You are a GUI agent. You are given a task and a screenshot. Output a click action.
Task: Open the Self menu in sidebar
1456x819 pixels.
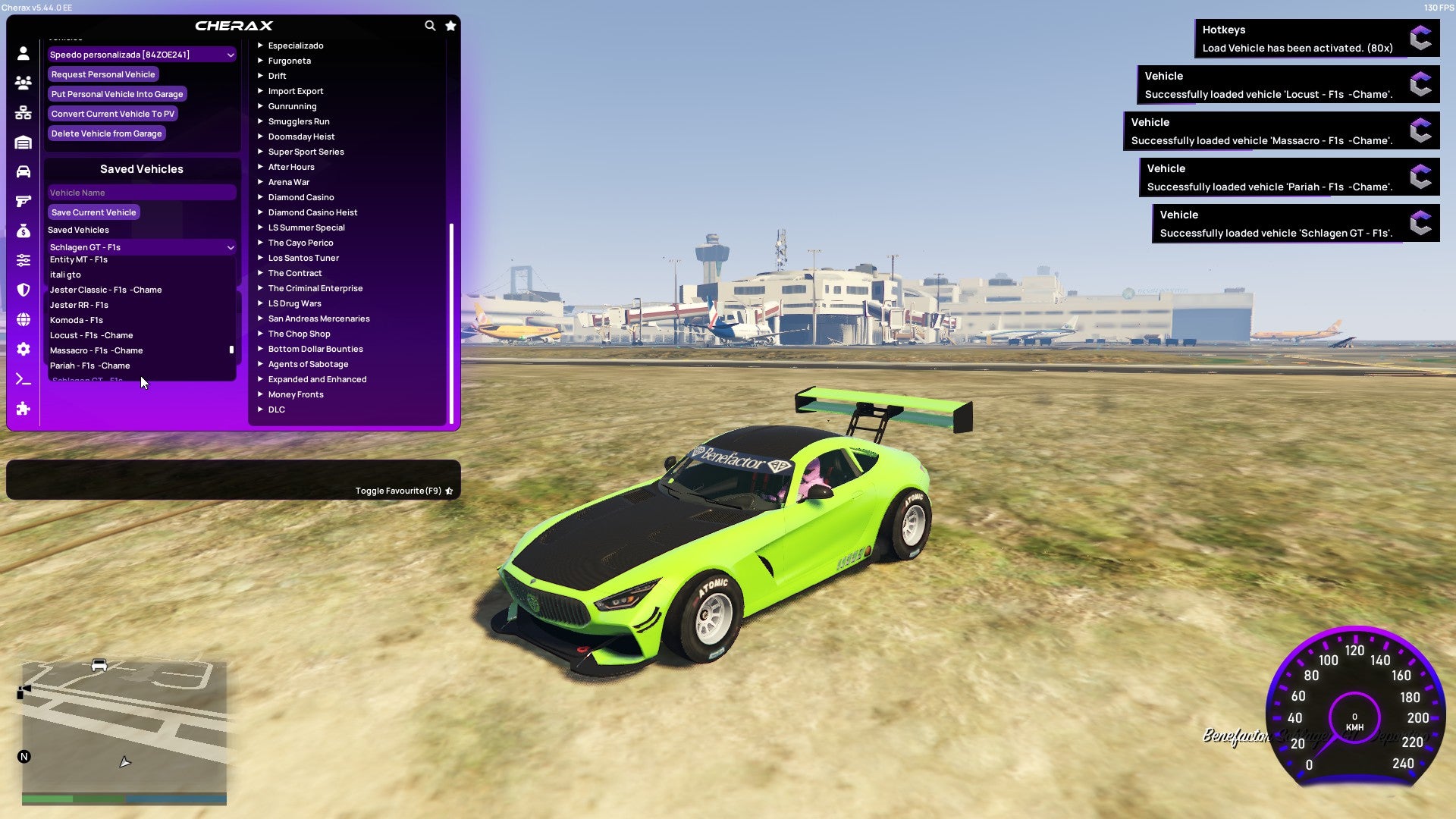pos(23,54)
